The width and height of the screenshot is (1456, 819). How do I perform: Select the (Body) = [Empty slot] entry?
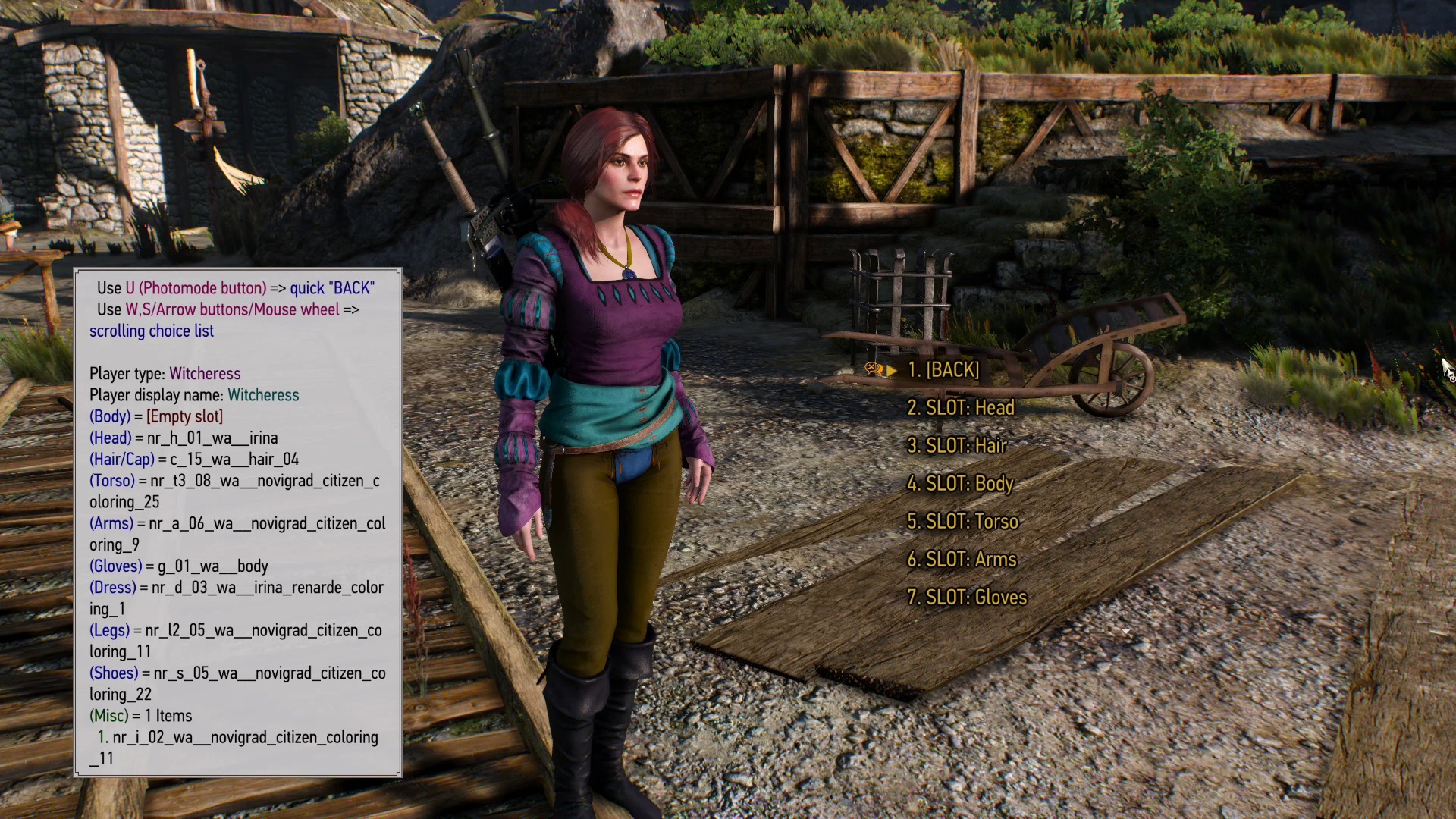click(x=156, y=416)
